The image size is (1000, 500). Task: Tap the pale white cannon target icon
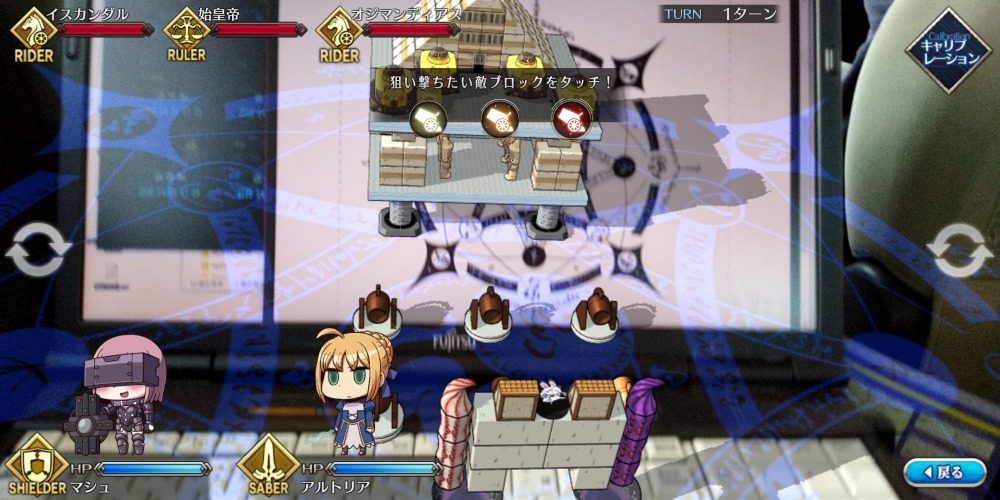click(429, 120)
